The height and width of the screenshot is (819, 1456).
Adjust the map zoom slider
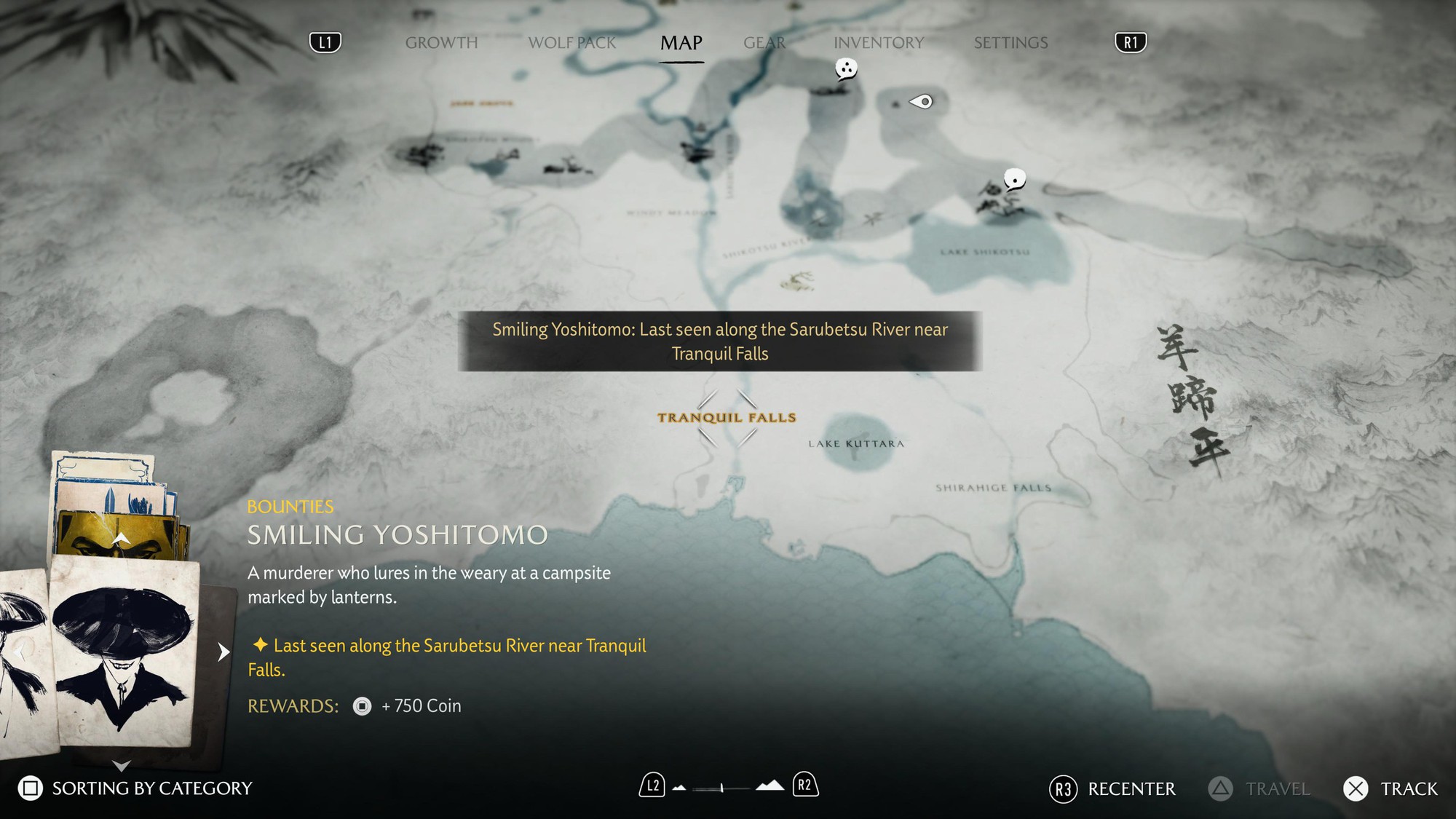(721, 788)
